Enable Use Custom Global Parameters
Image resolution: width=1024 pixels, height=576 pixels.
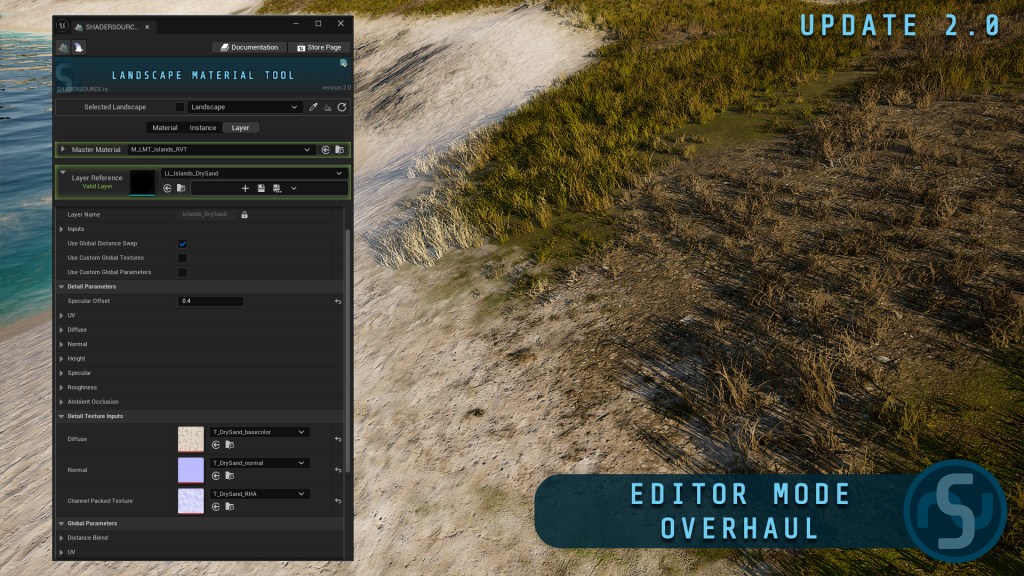(x=182, y=272)
